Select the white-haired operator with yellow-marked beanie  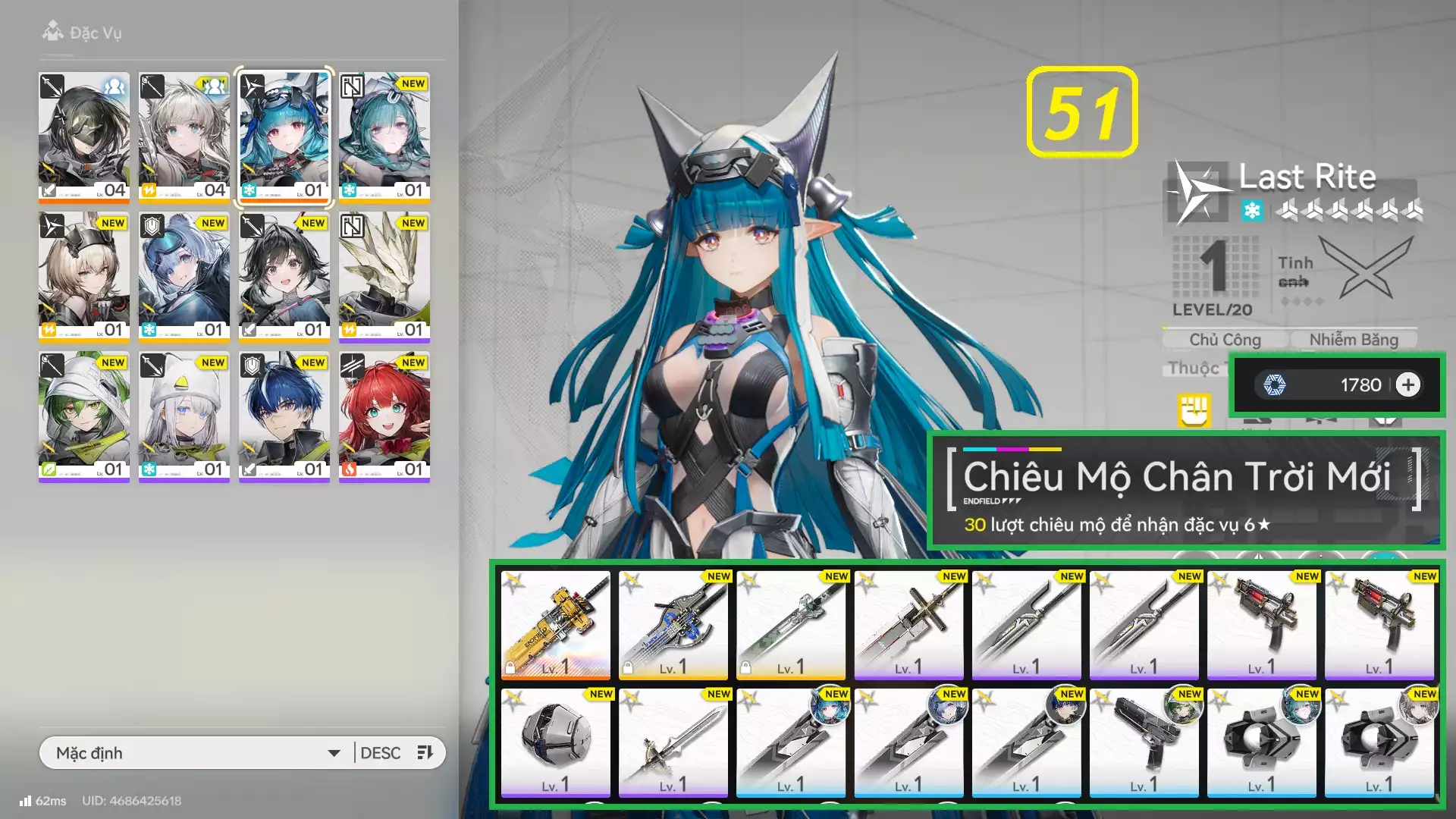click(184, 416)
